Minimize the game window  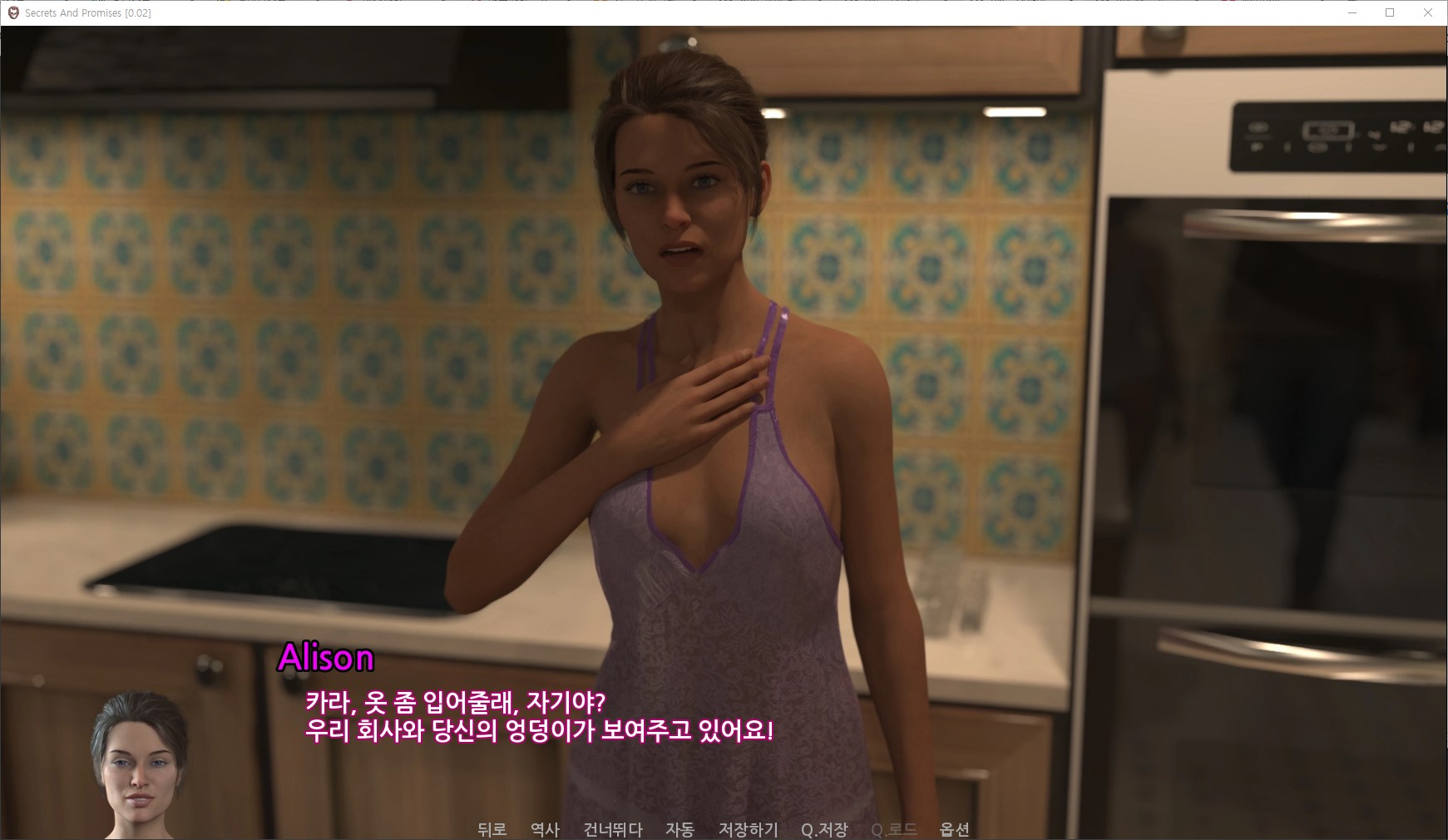[1352, 12]
